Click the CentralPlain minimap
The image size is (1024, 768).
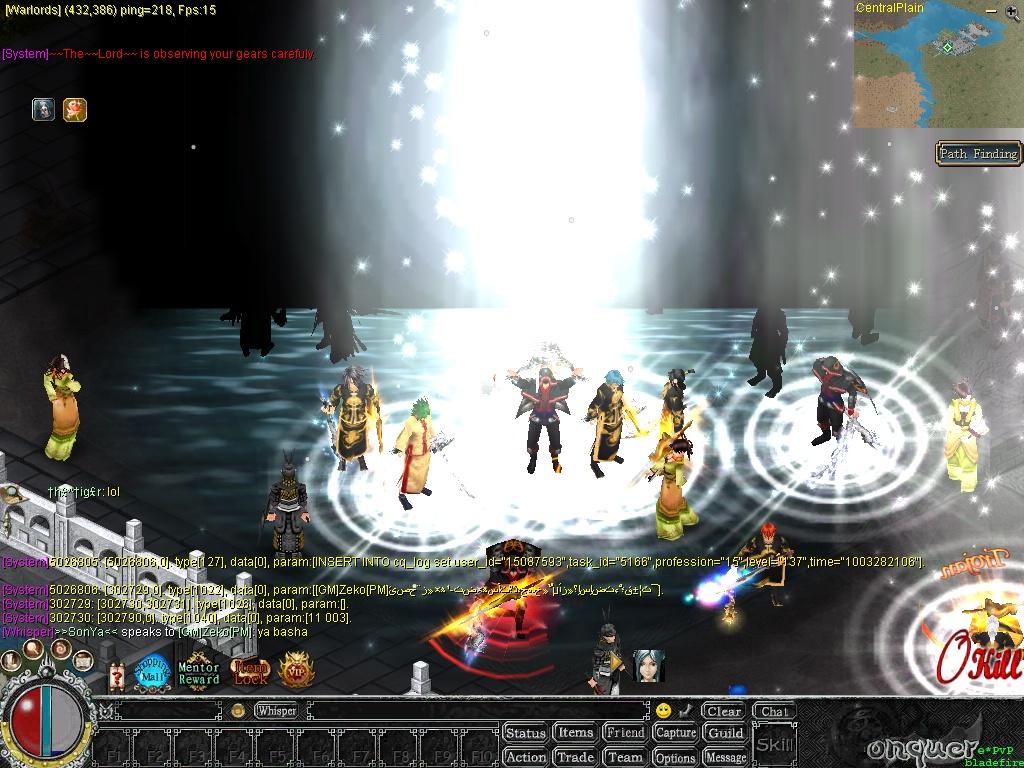938,68
